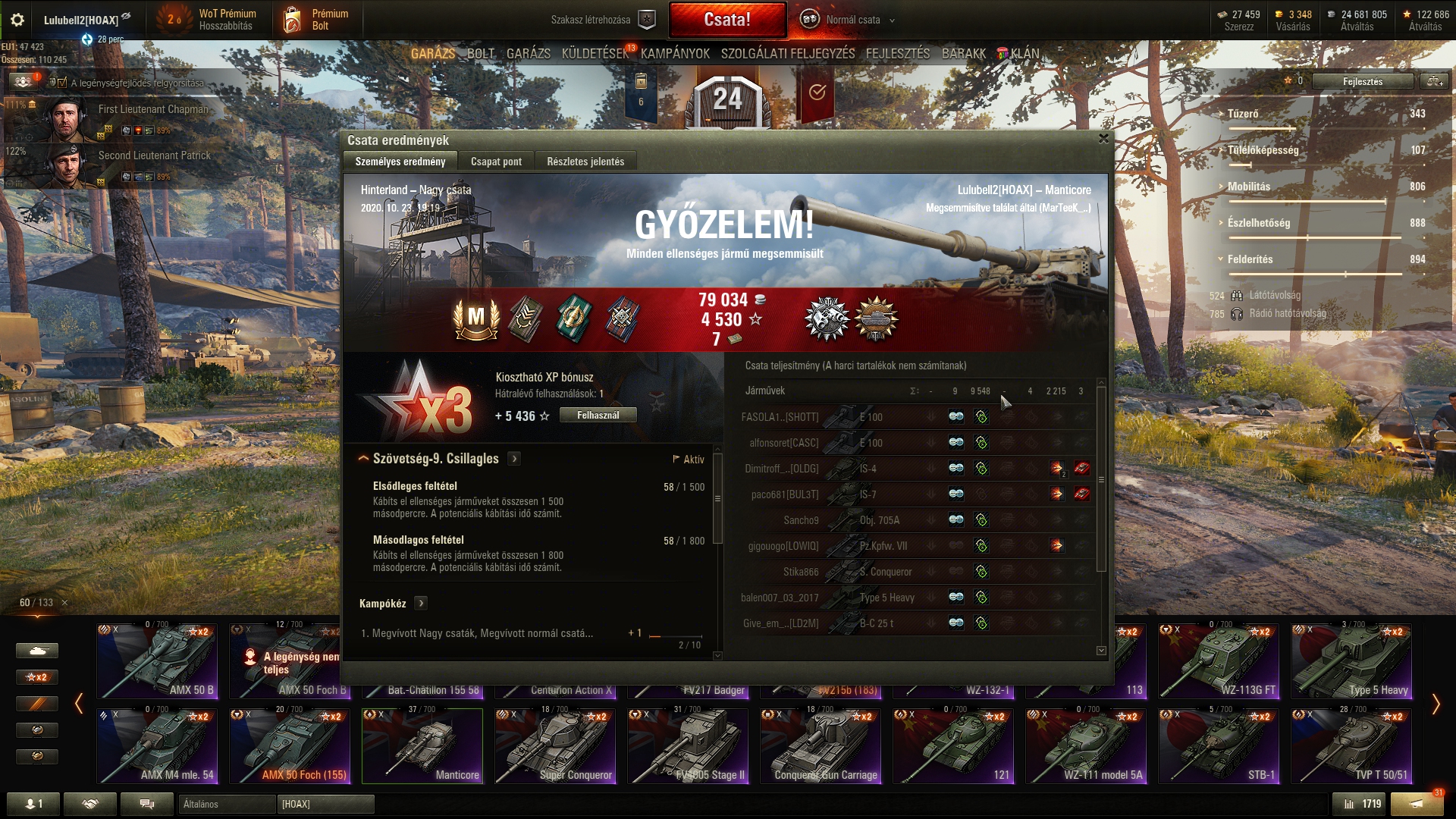Open the BOLT store menu
The width and height of the screenshot is (1456, 819).
[x=481, y=54]
